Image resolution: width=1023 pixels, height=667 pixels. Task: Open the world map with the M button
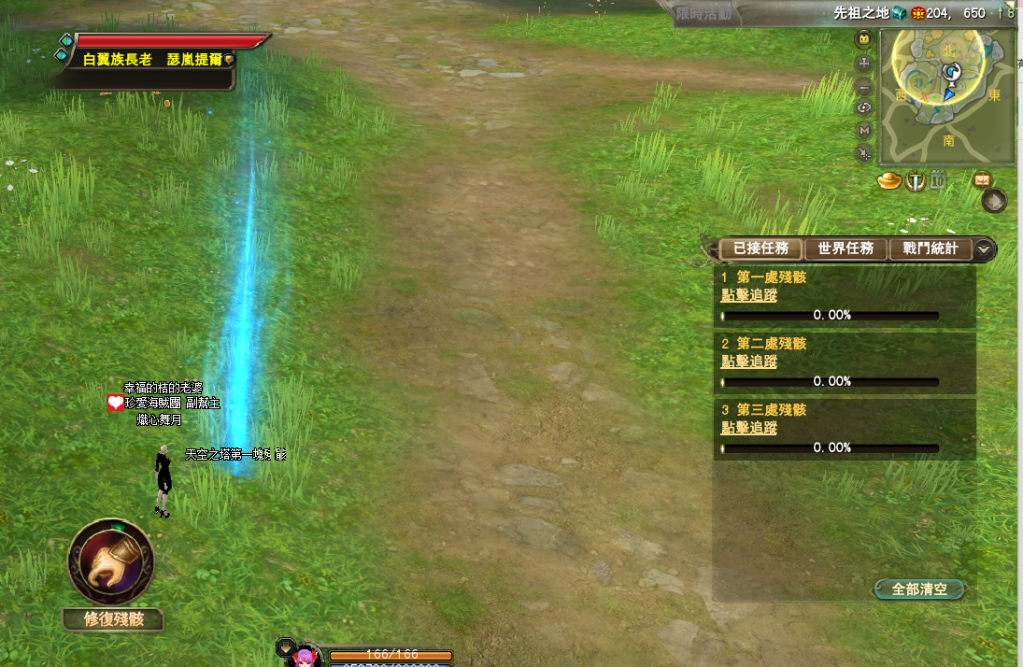coord(865,130)
